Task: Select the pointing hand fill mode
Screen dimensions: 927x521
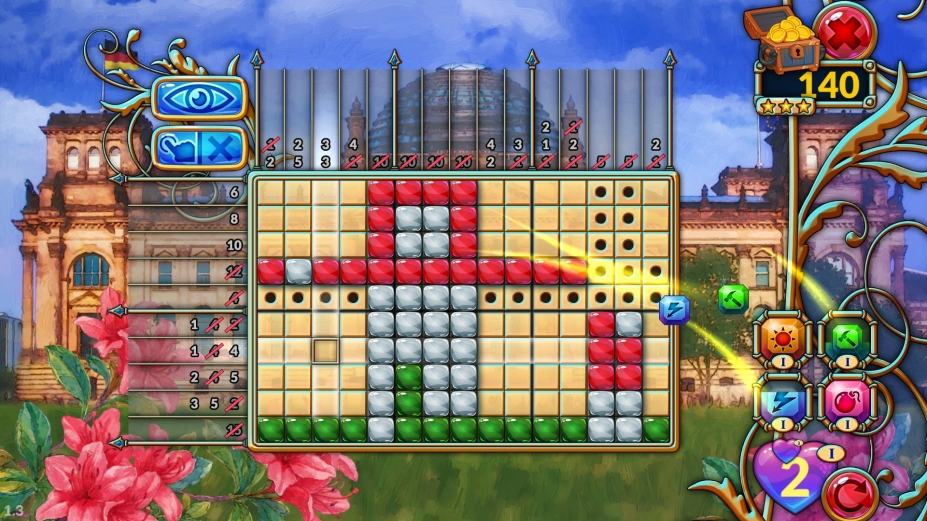Action: [x=177, y=149]
